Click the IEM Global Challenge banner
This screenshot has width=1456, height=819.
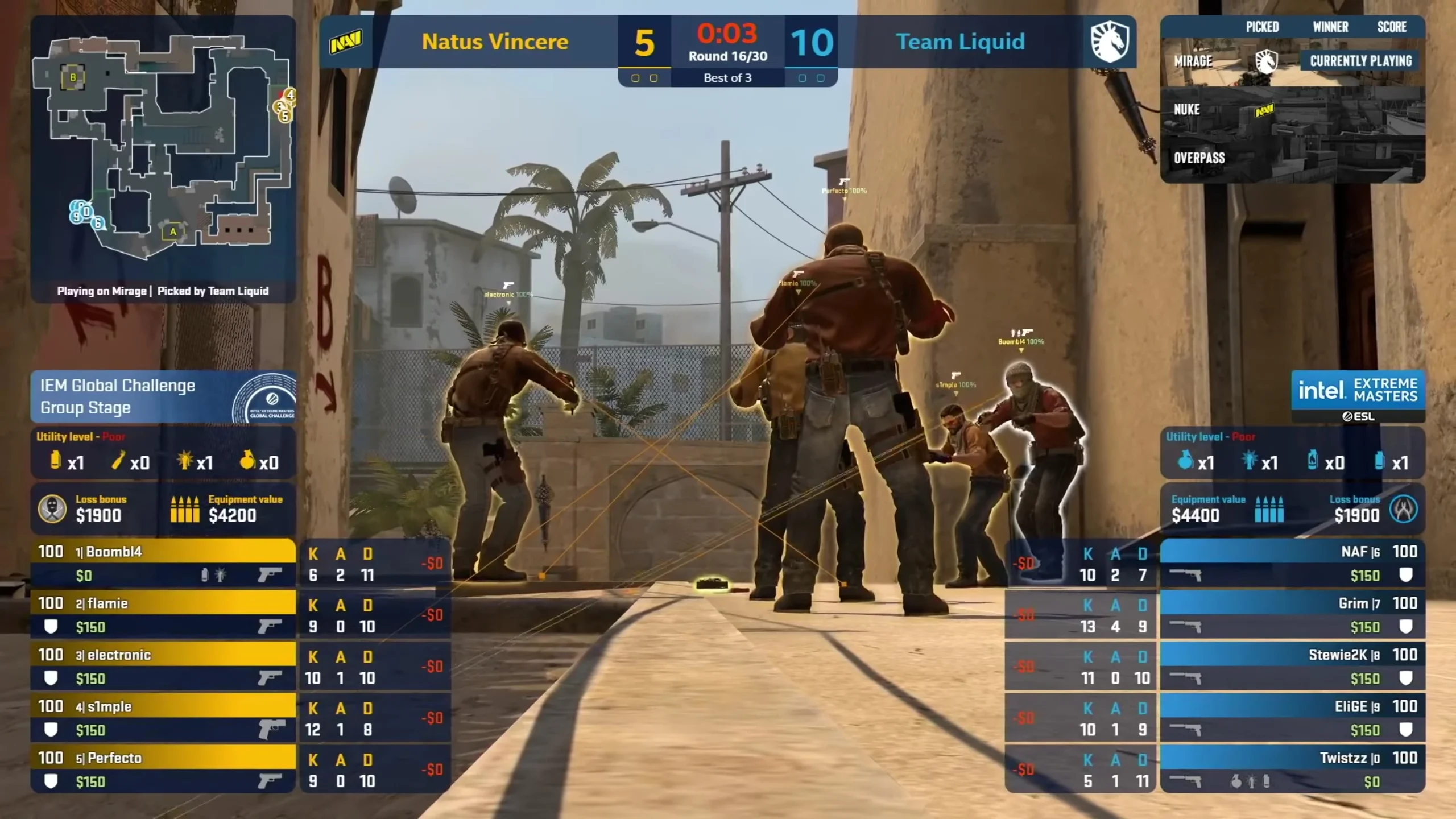point(163,397)
